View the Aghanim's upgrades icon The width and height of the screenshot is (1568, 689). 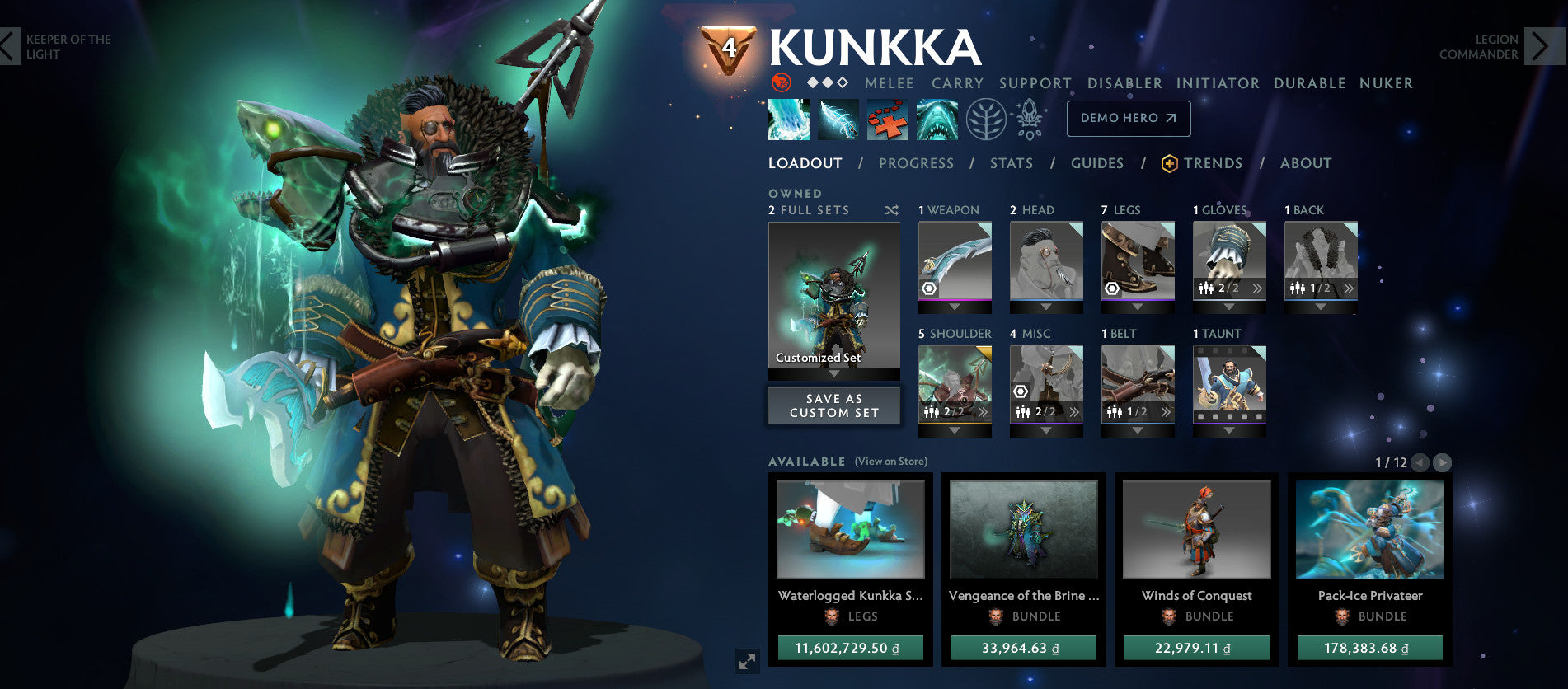click(x=1031, y=118)
